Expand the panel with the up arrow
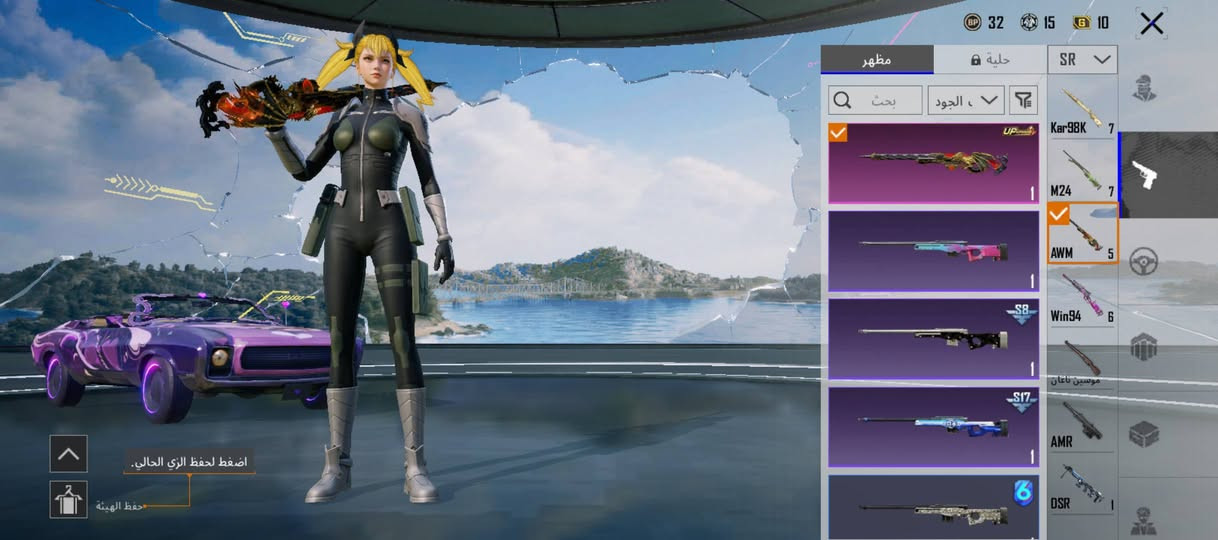The image size is (1218, 540). (x=68, y=453)
